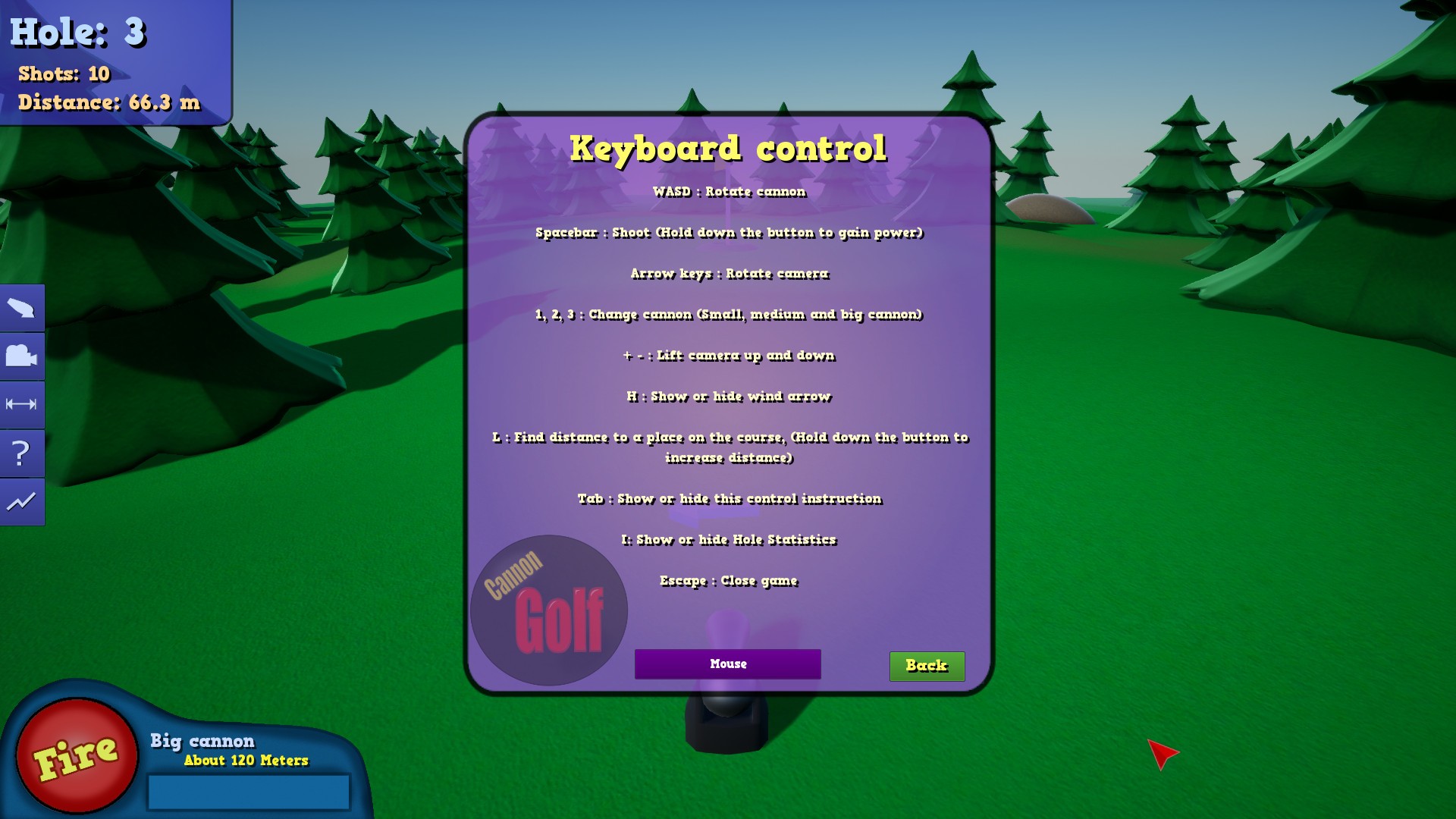This screenshot has height=819, width=1456.
Task: Switch to the Mouse control instructions
Action: 726,664
